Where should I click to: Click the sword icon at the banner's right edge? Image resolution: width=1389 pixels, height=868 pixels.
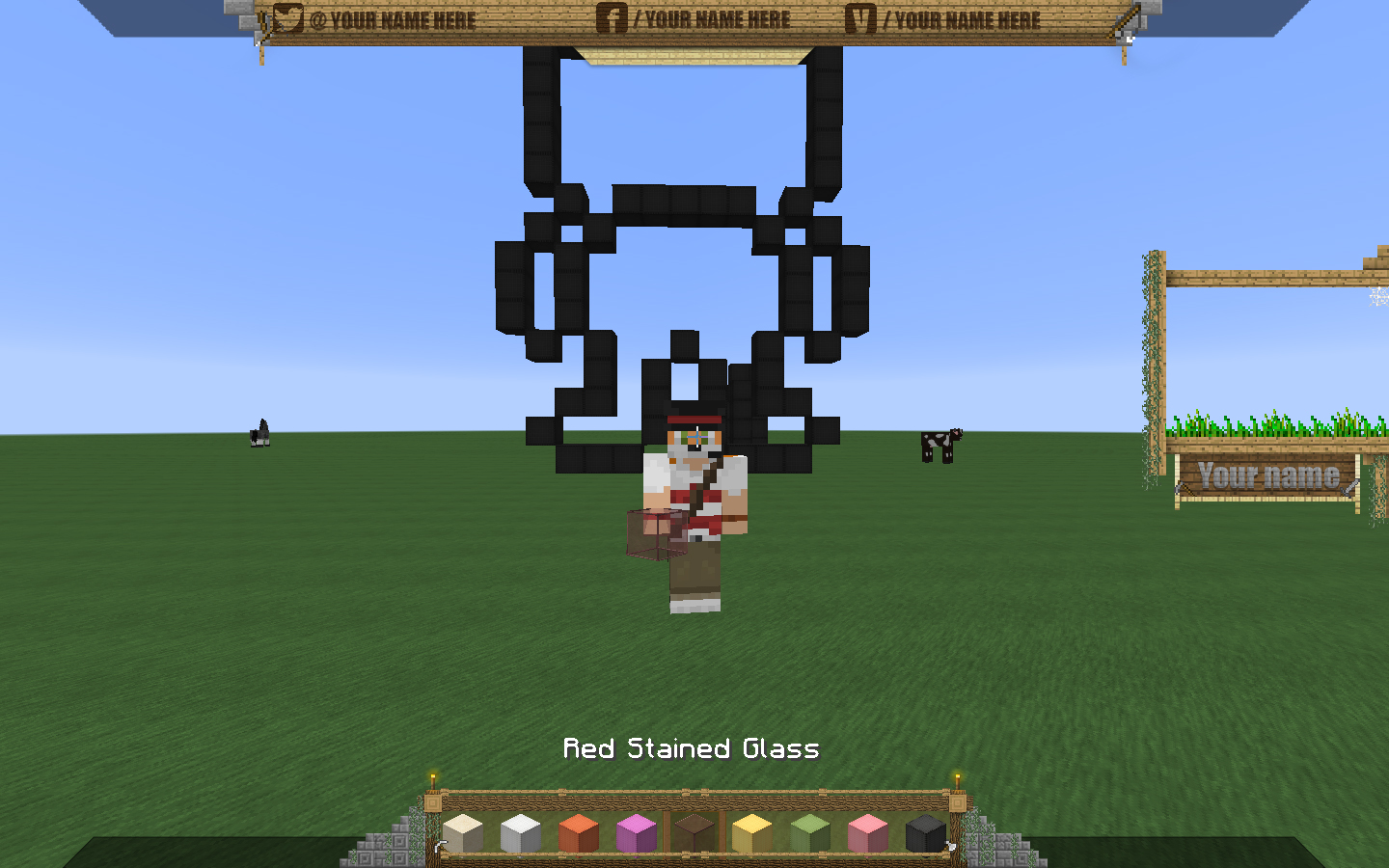pos(1125,21)
